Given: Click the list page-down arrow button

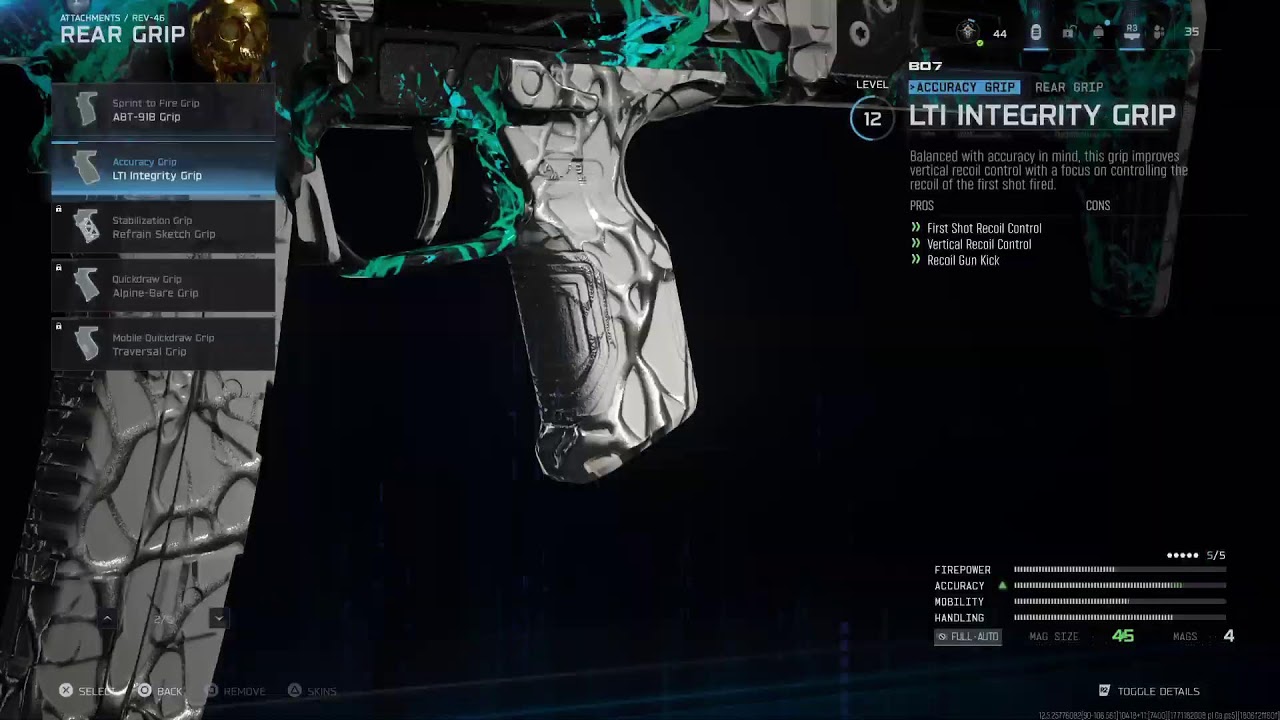Looking at the screenshot, I should (x=218, y=619).
